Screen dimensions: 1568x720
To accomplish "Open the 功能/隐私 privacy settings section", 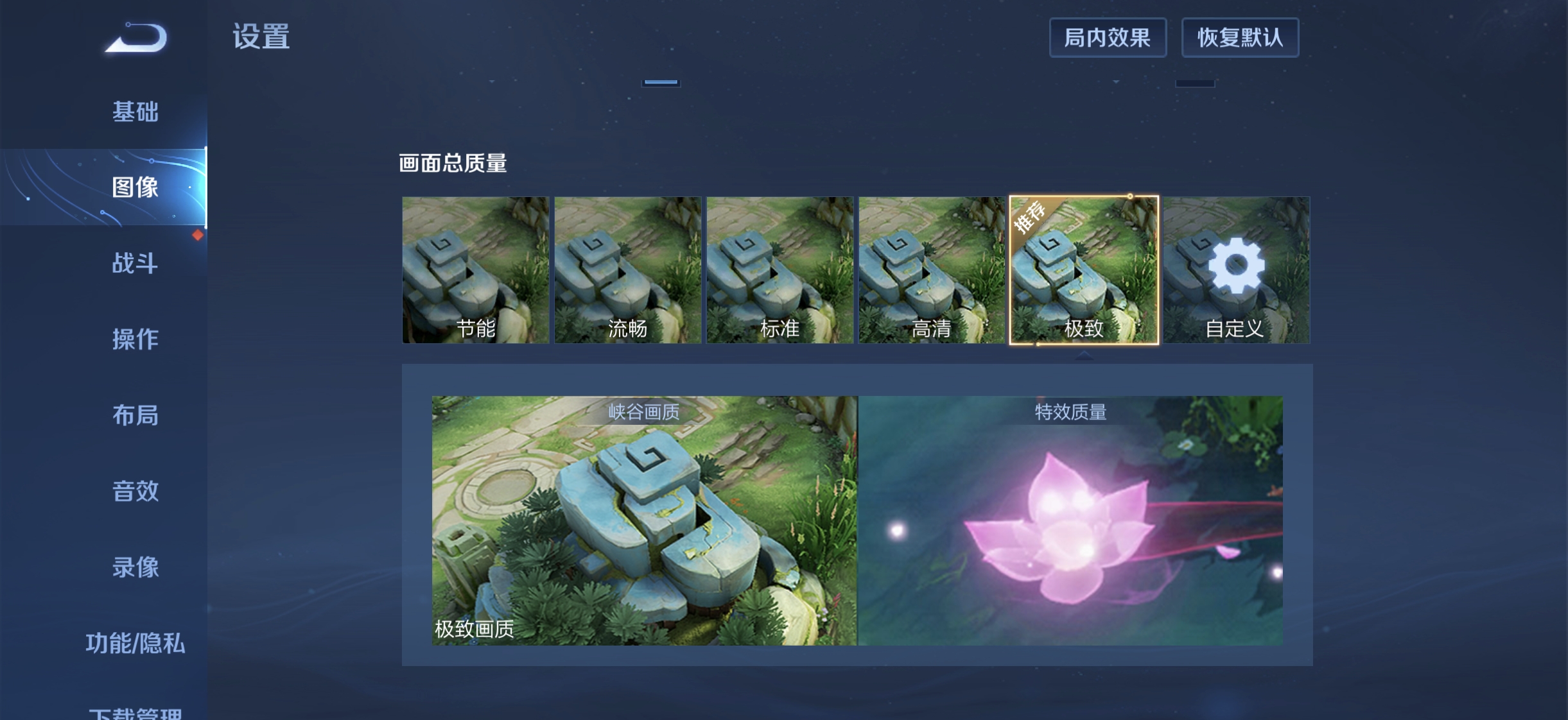I will (135, 645).
